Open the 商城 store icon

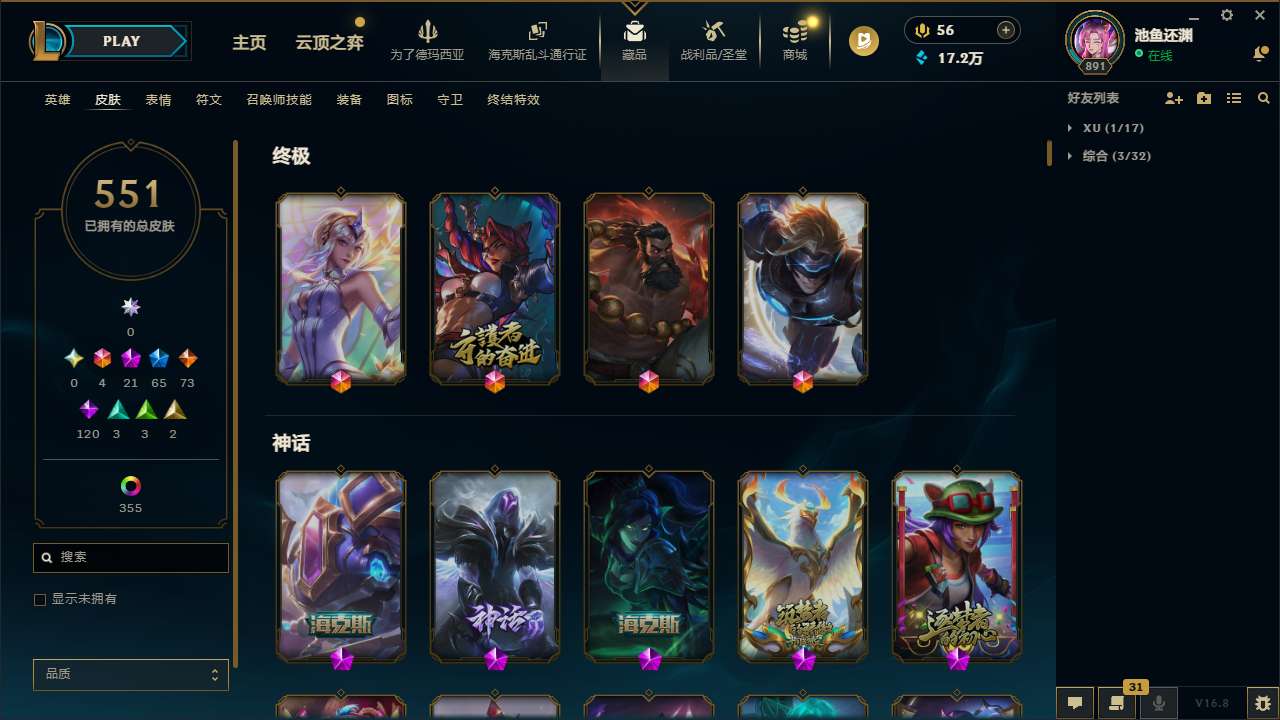pyautogui.click(x=794, y=40)
